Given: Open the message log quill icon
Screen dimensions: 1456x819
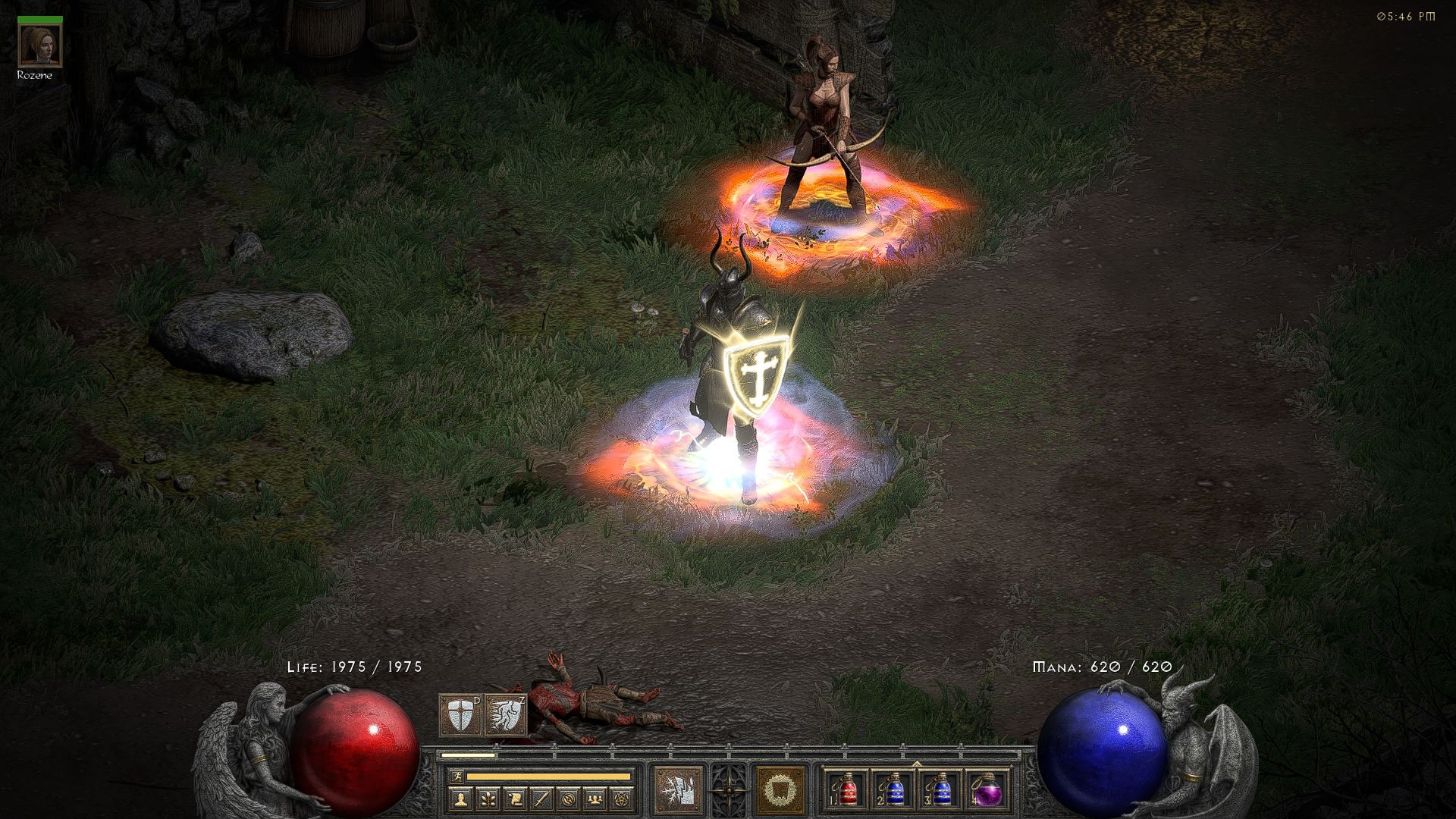Looking at the screenshot, I should pos(543,799).
